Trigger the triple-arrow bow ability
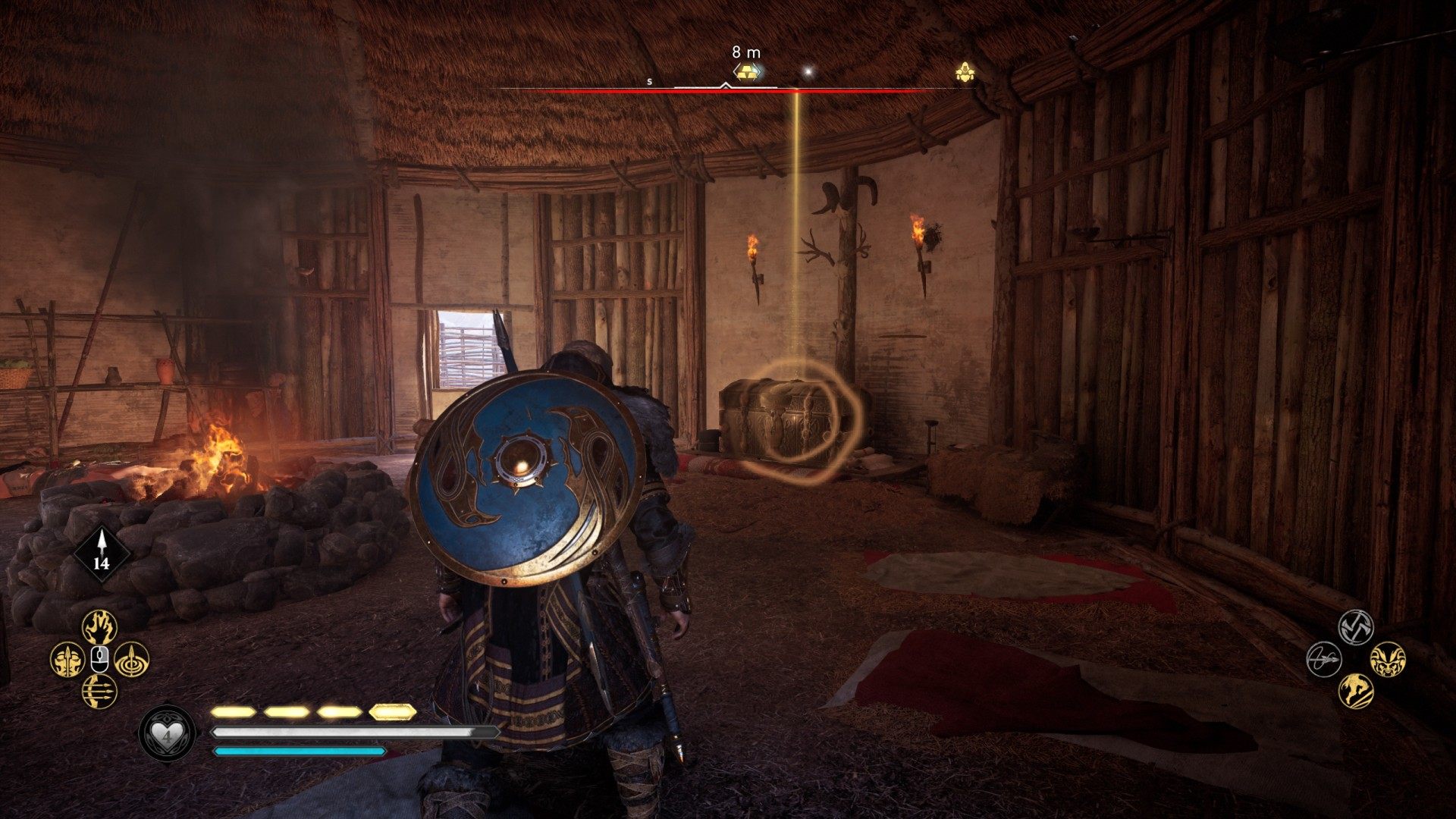The image size is (1456, 819). pos(99,691)
